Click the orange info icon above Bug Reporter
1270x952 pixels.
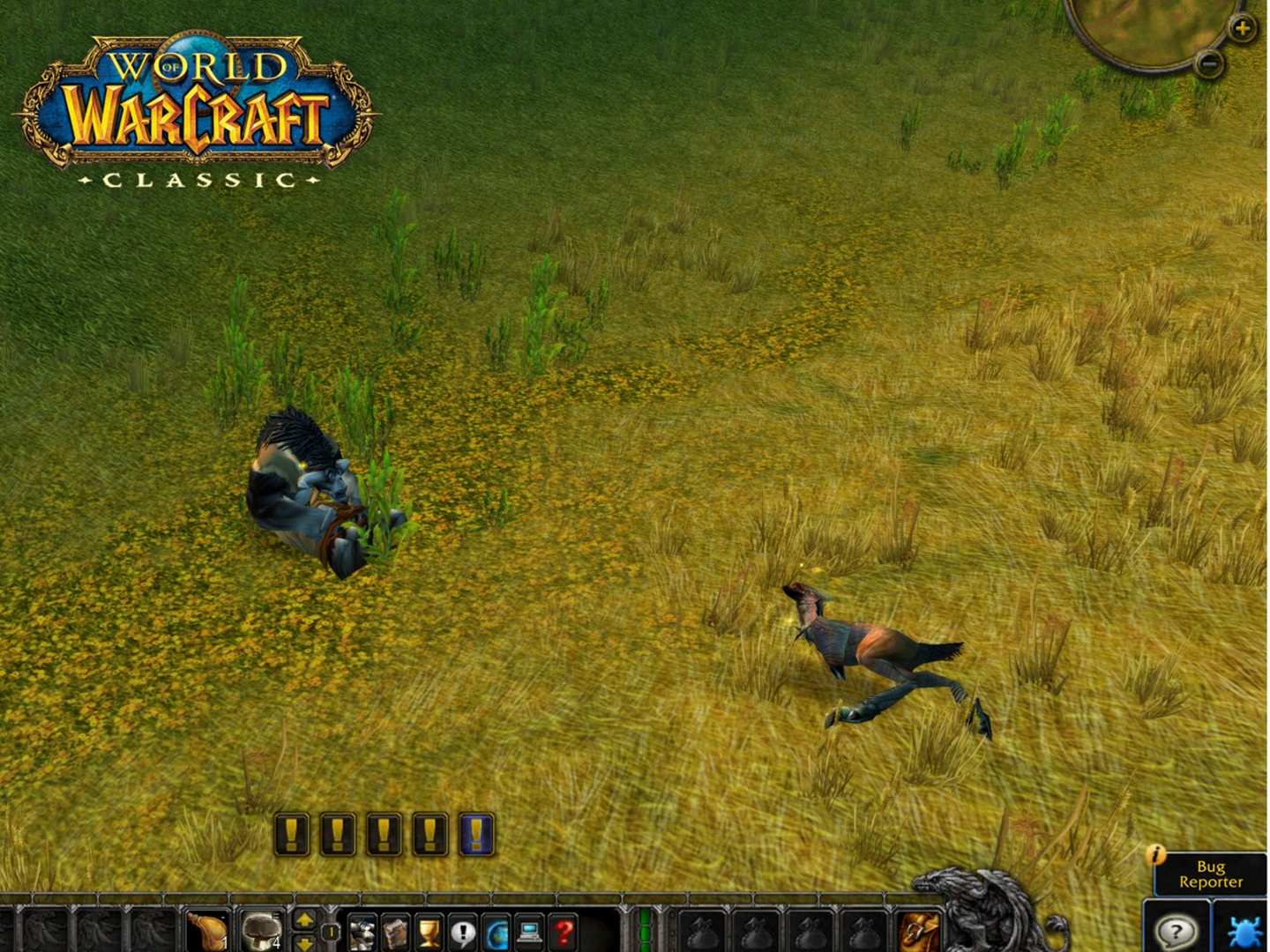pos(1157,855)
